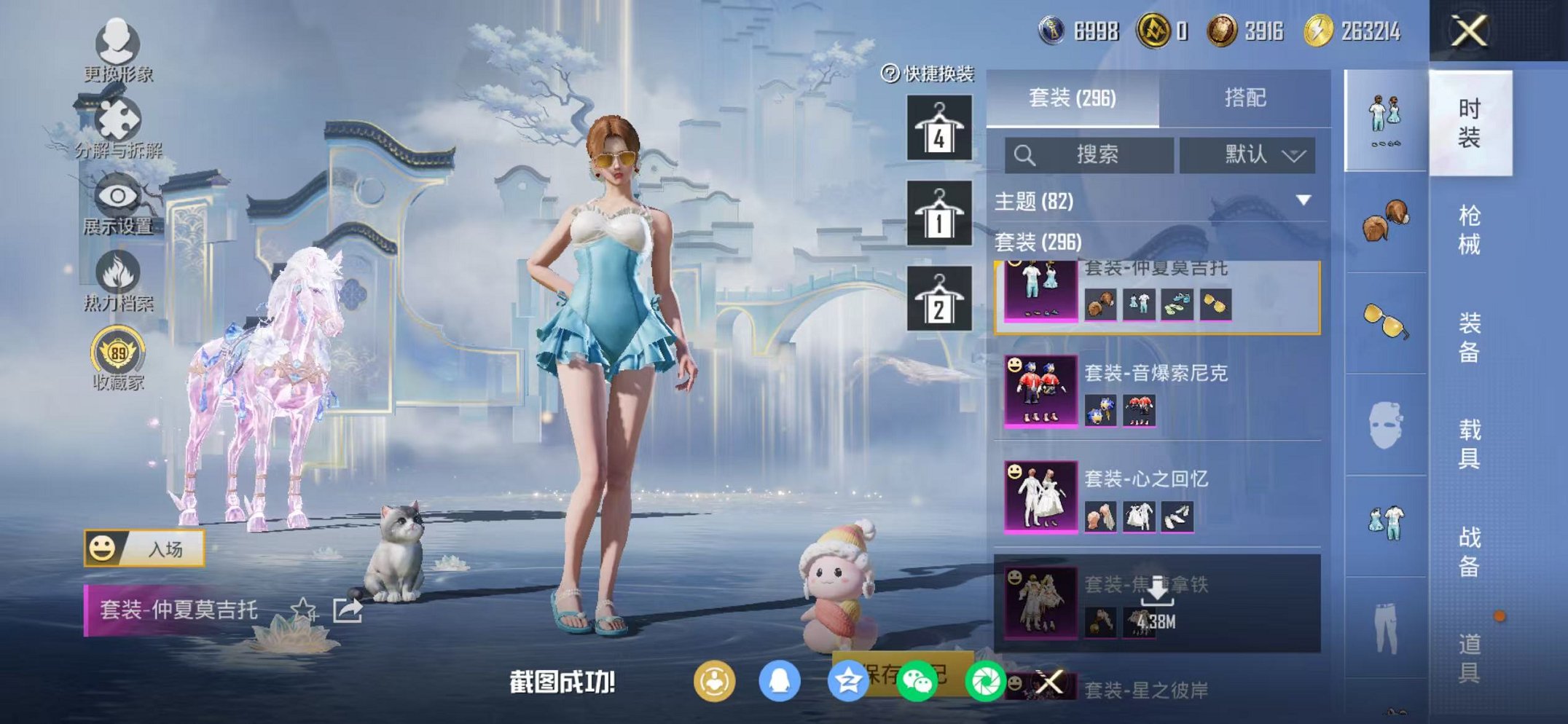Switch to the 搭配 tab
1568x724 pixels.
pos(1245,97)
